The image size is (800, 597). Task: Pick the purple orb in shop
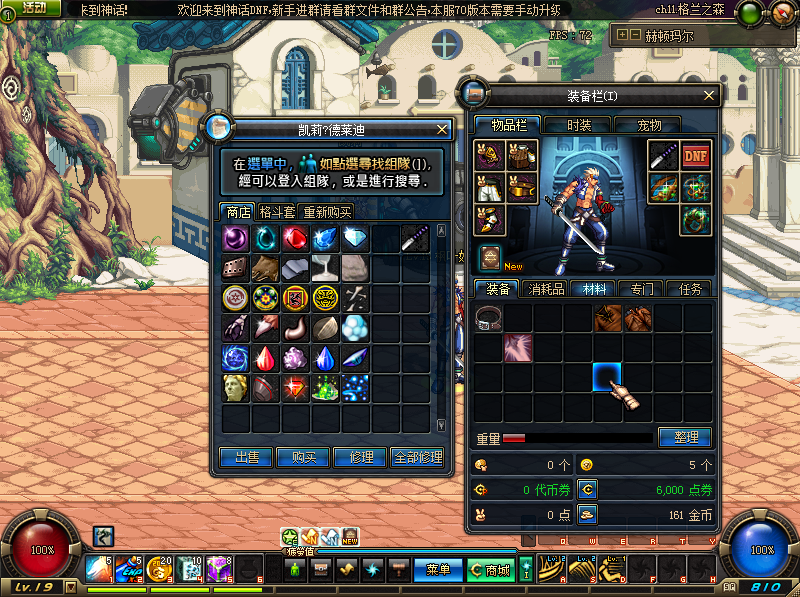click(236, 238)
